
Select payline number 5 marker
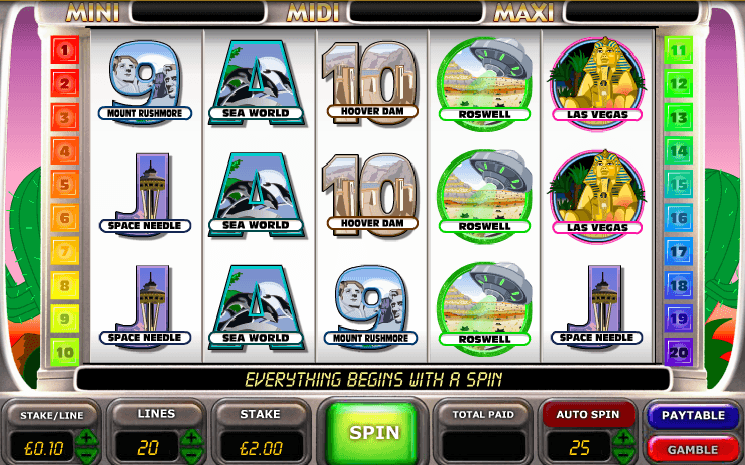65,184
